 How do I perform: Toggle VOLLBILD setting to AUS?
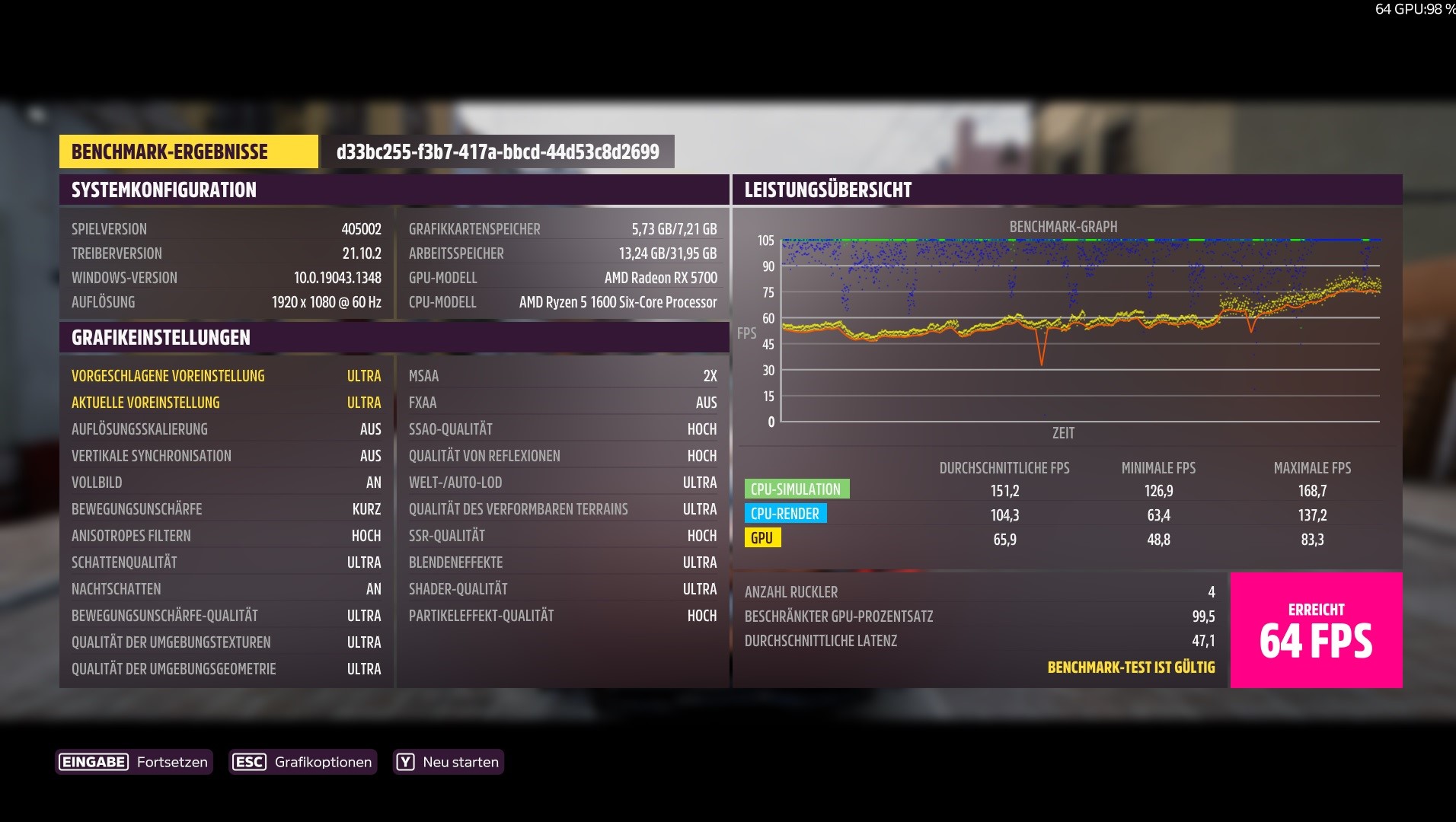pos(226,482)
